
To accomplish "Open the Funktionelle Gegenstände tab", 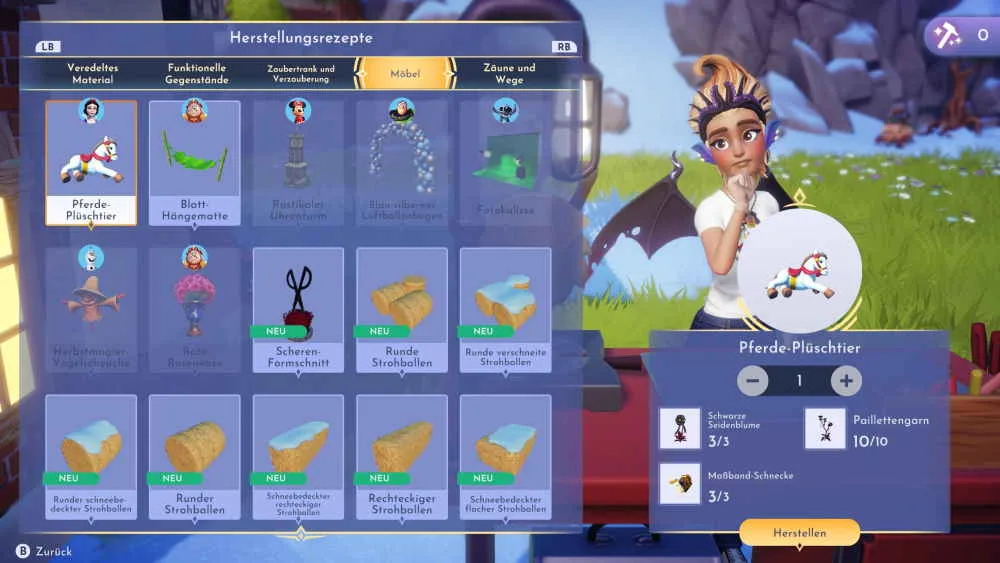I will click(x=197, y=73).
